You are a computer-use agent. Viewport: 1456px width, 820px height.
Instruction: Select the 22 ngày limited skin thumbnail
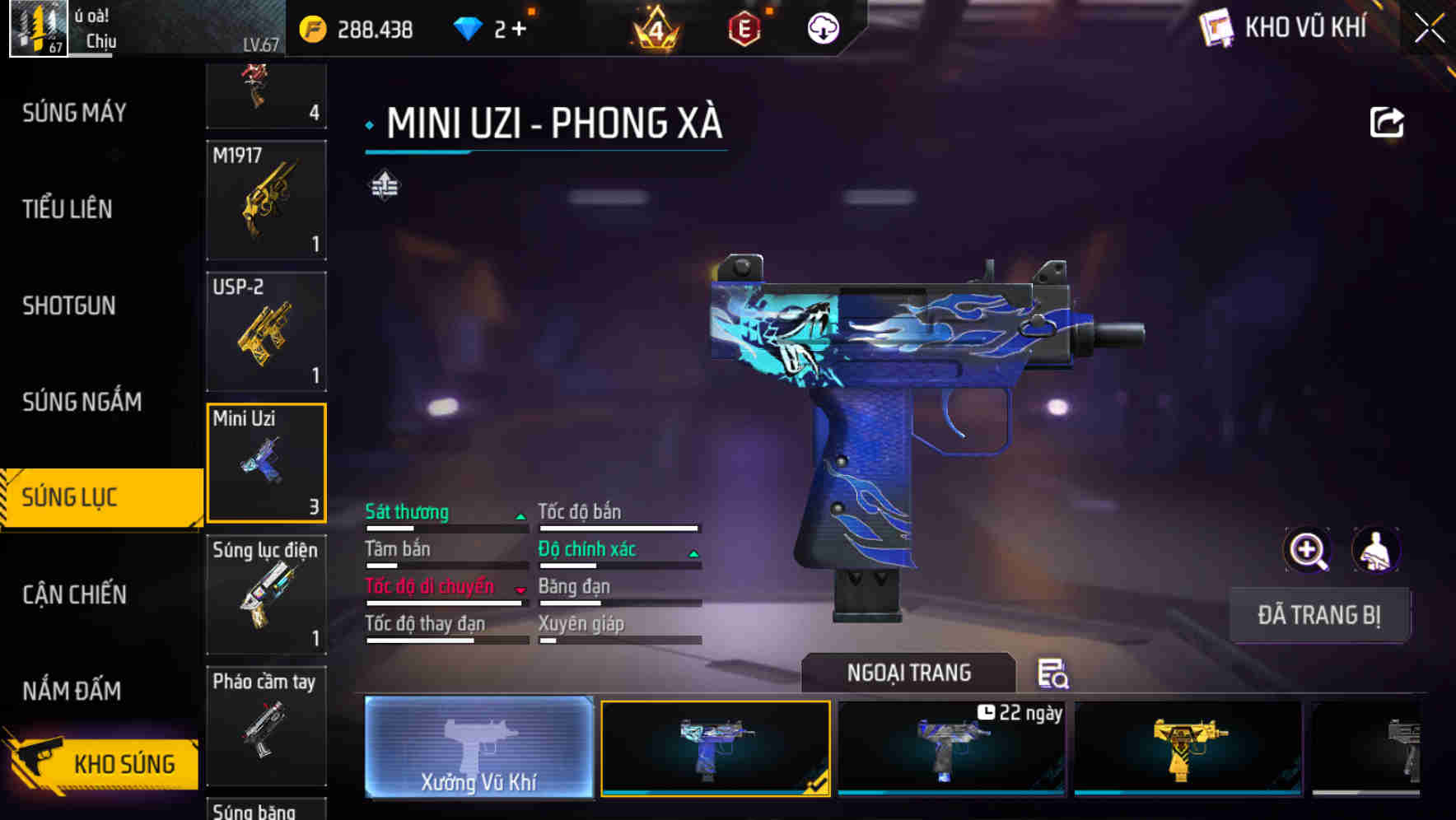[x=951, y=749]
